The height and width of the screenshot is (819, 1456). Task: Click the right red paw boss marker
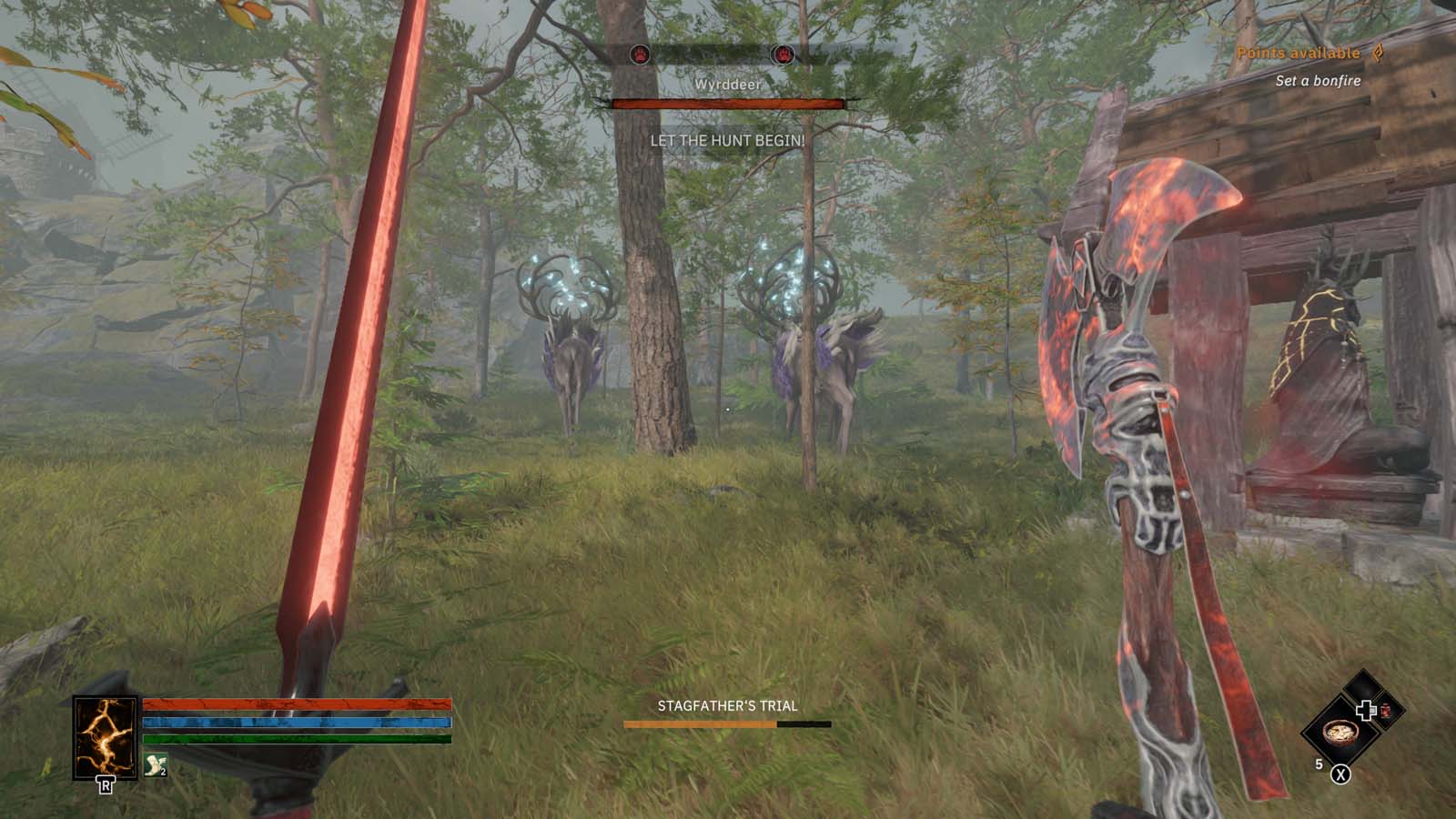(784, 52)
